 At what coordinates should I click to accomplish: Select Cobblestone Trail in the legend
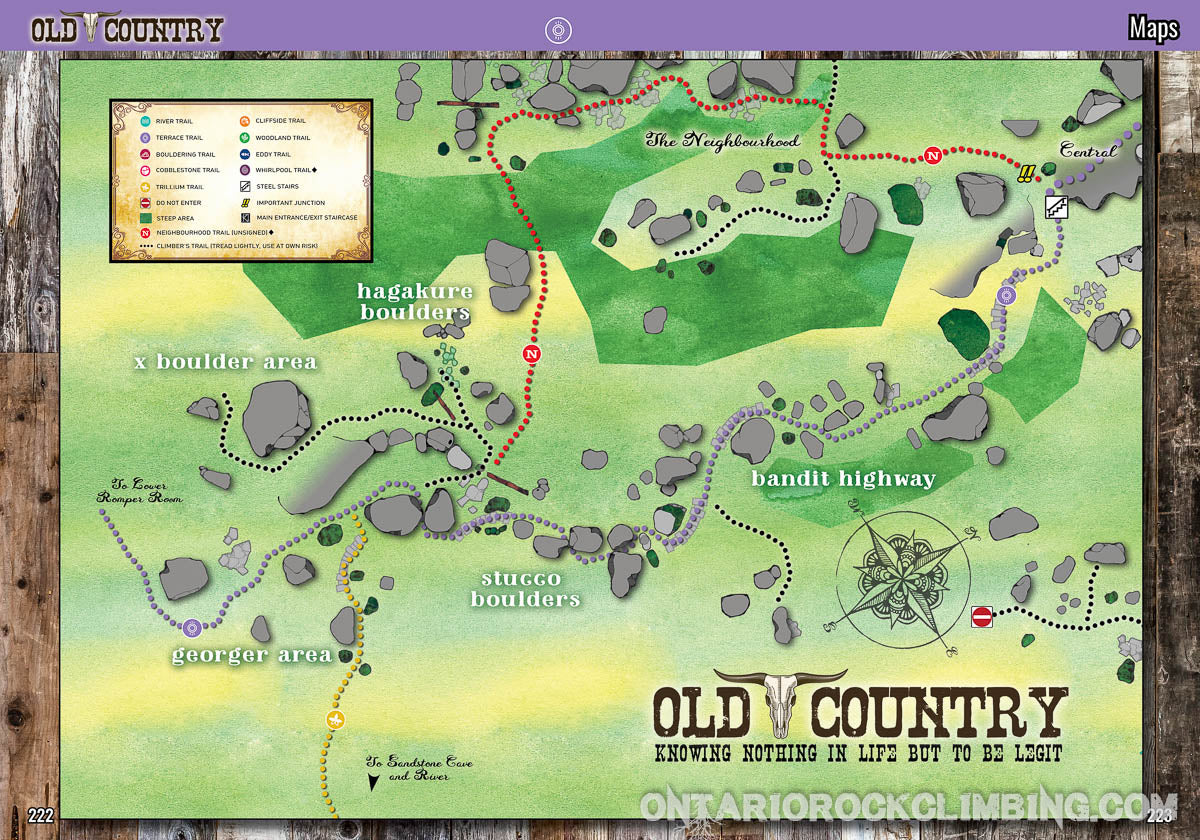(186, 170)
